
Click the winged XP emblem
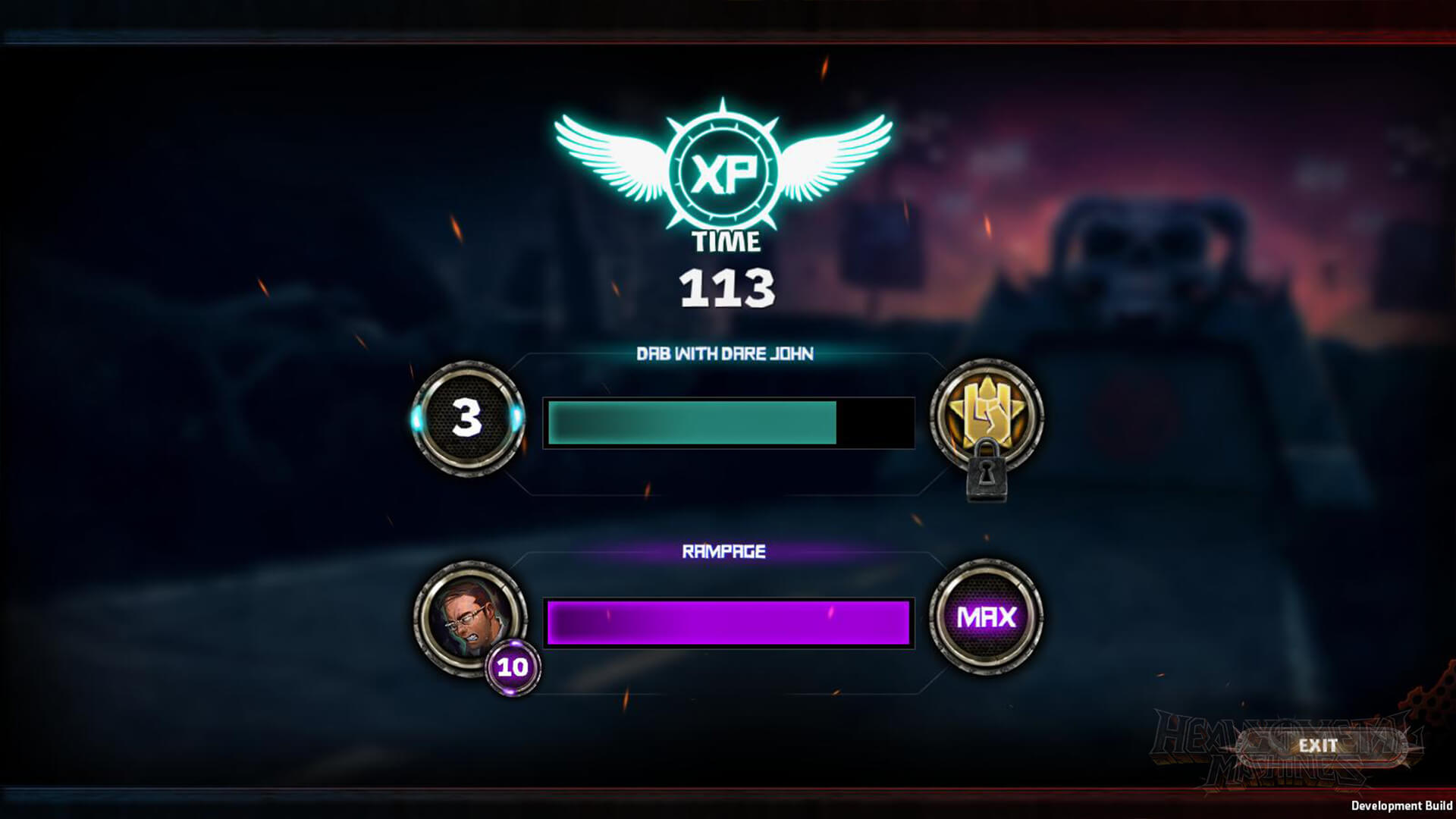click(x=724, y=167)
